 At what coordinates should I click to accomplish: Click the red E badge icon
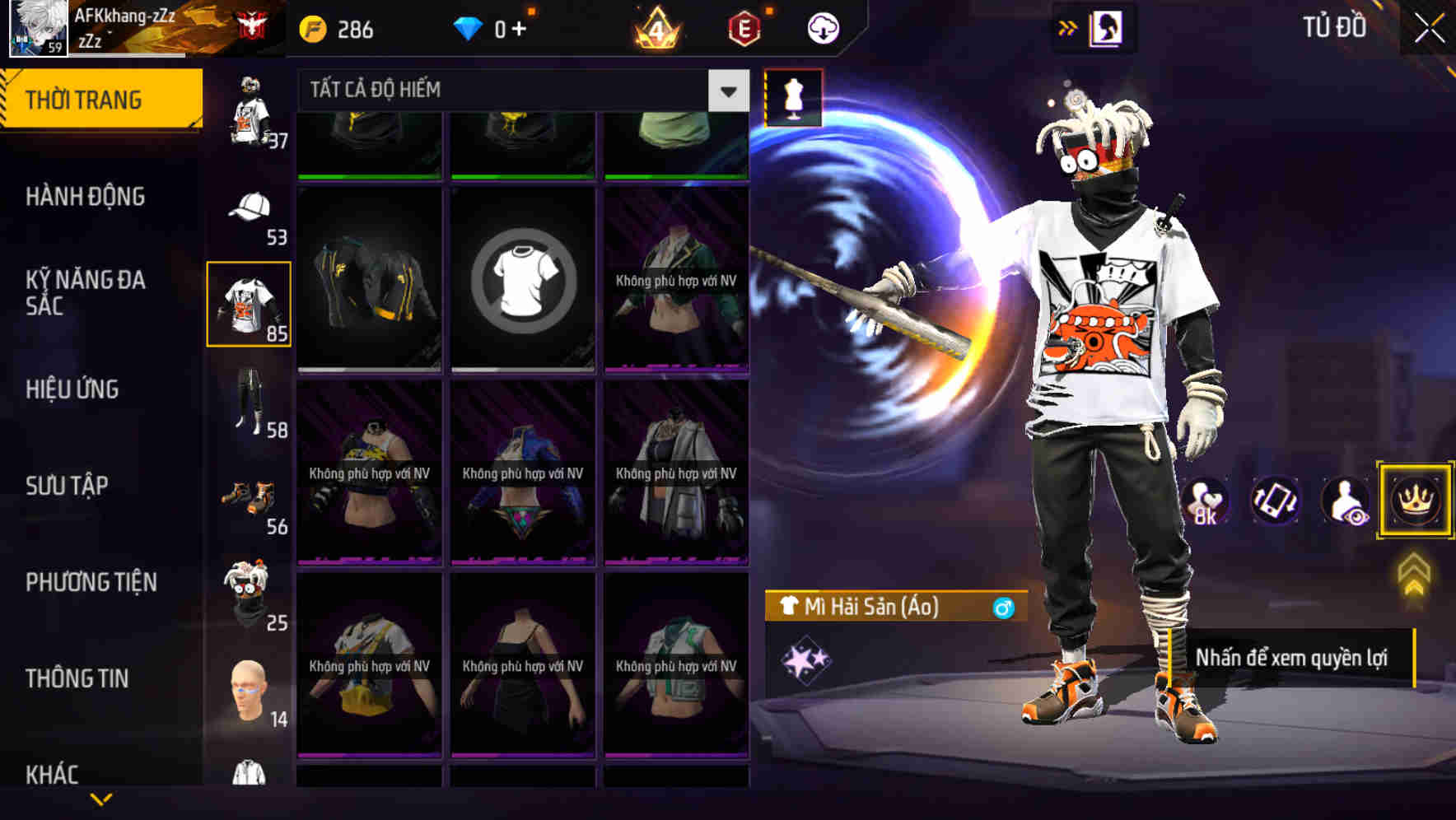[x=740, y=27]
